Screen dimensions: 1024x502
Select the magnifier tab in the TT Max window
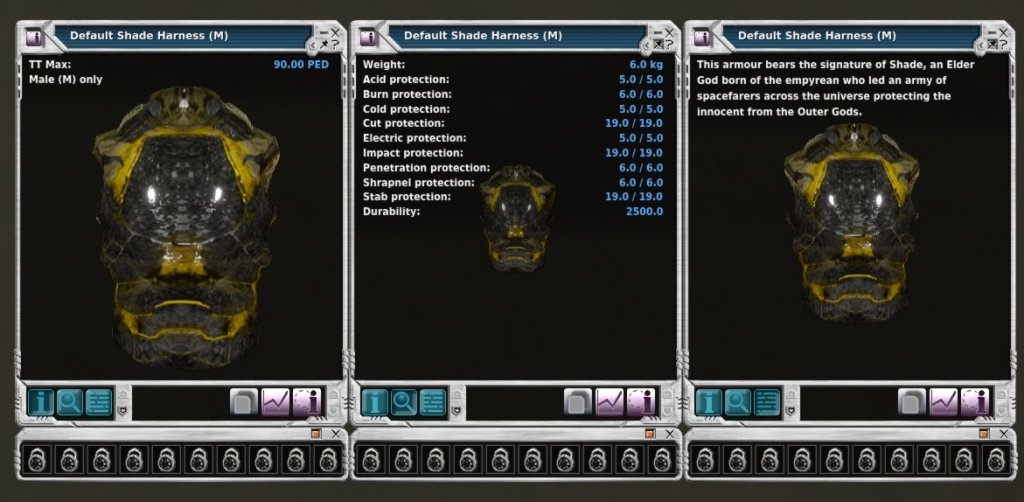point(70,402)
